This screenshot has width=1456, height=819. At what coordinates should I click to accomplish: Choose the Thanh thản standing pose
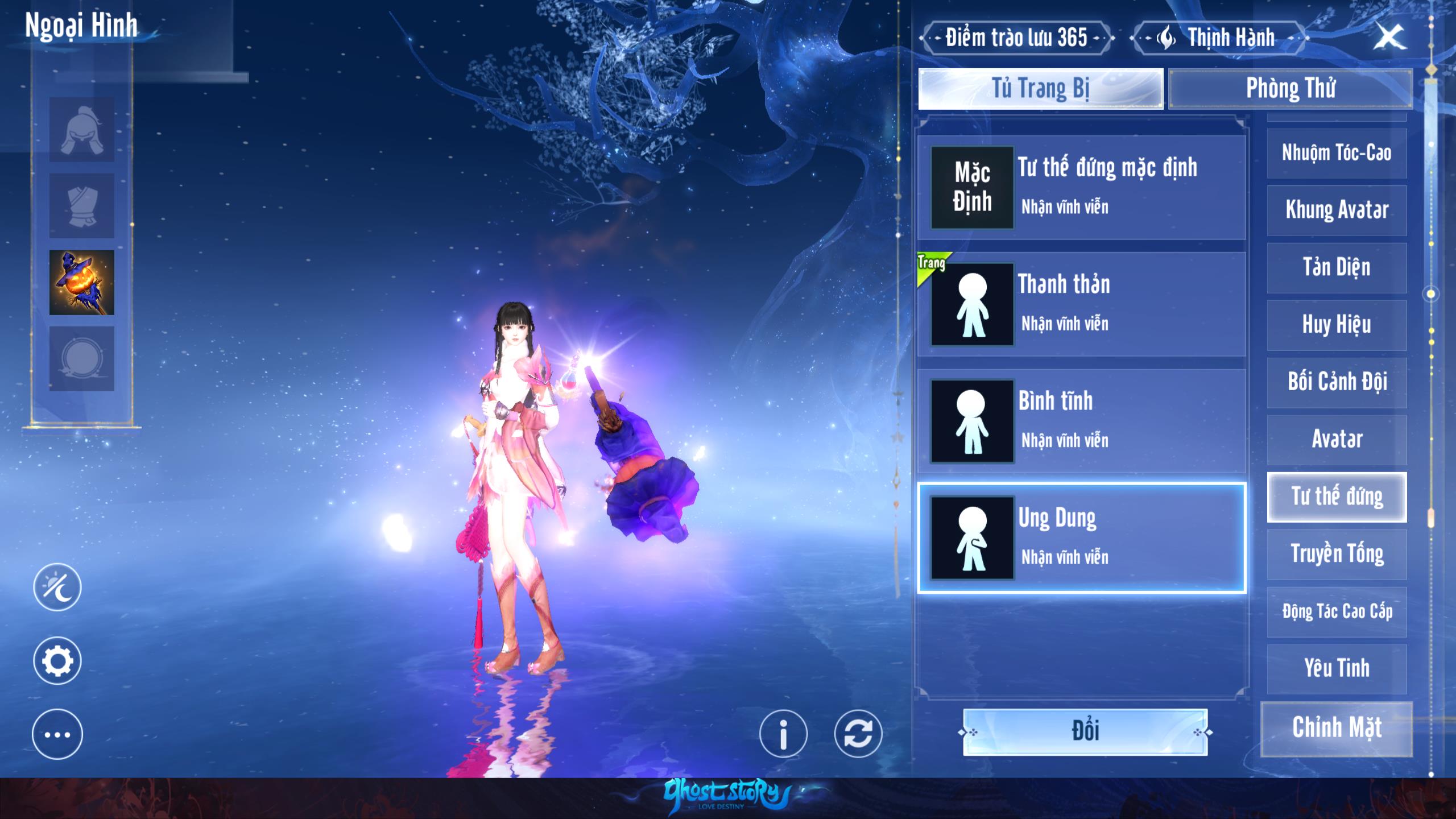coord(1081,304)
